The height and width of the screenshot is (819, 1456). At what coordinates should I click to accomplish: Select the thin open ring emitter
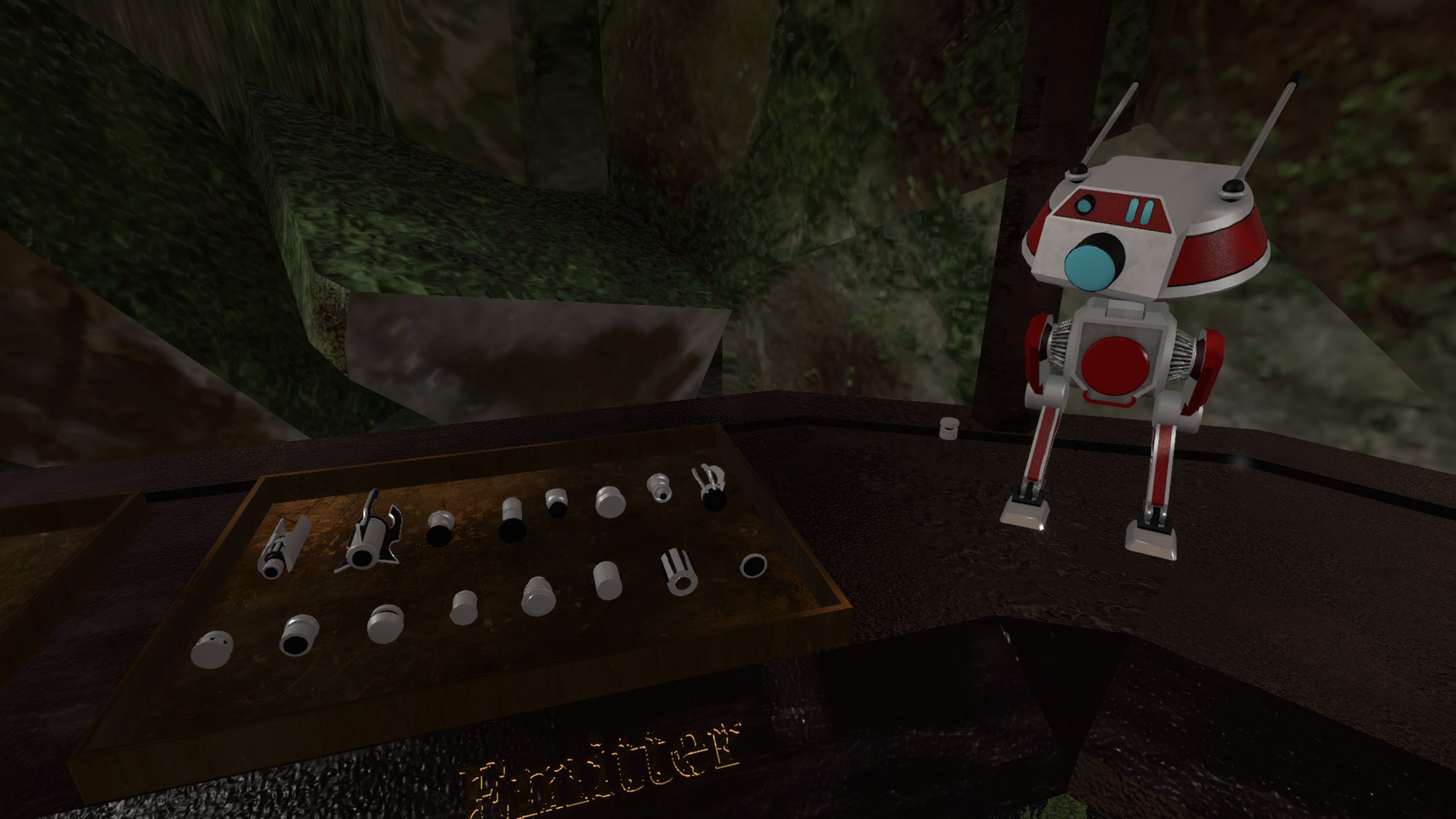[x=753, y=565]
